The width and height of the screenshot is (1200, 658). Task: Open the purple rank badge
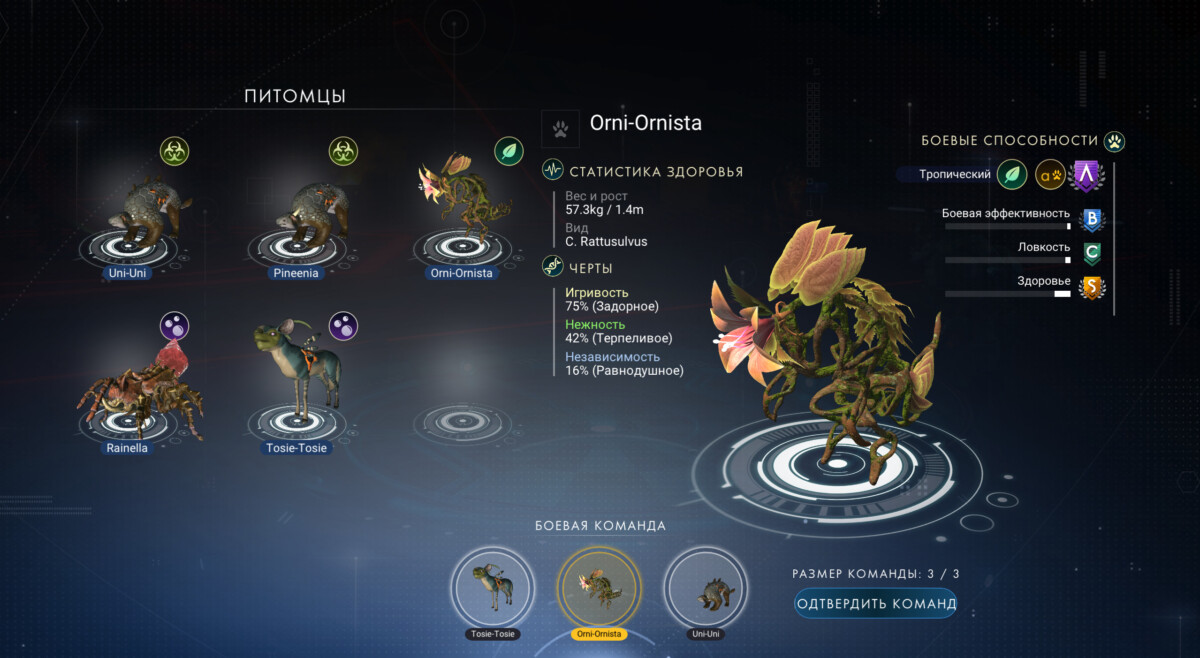[x=1085, y=176]
